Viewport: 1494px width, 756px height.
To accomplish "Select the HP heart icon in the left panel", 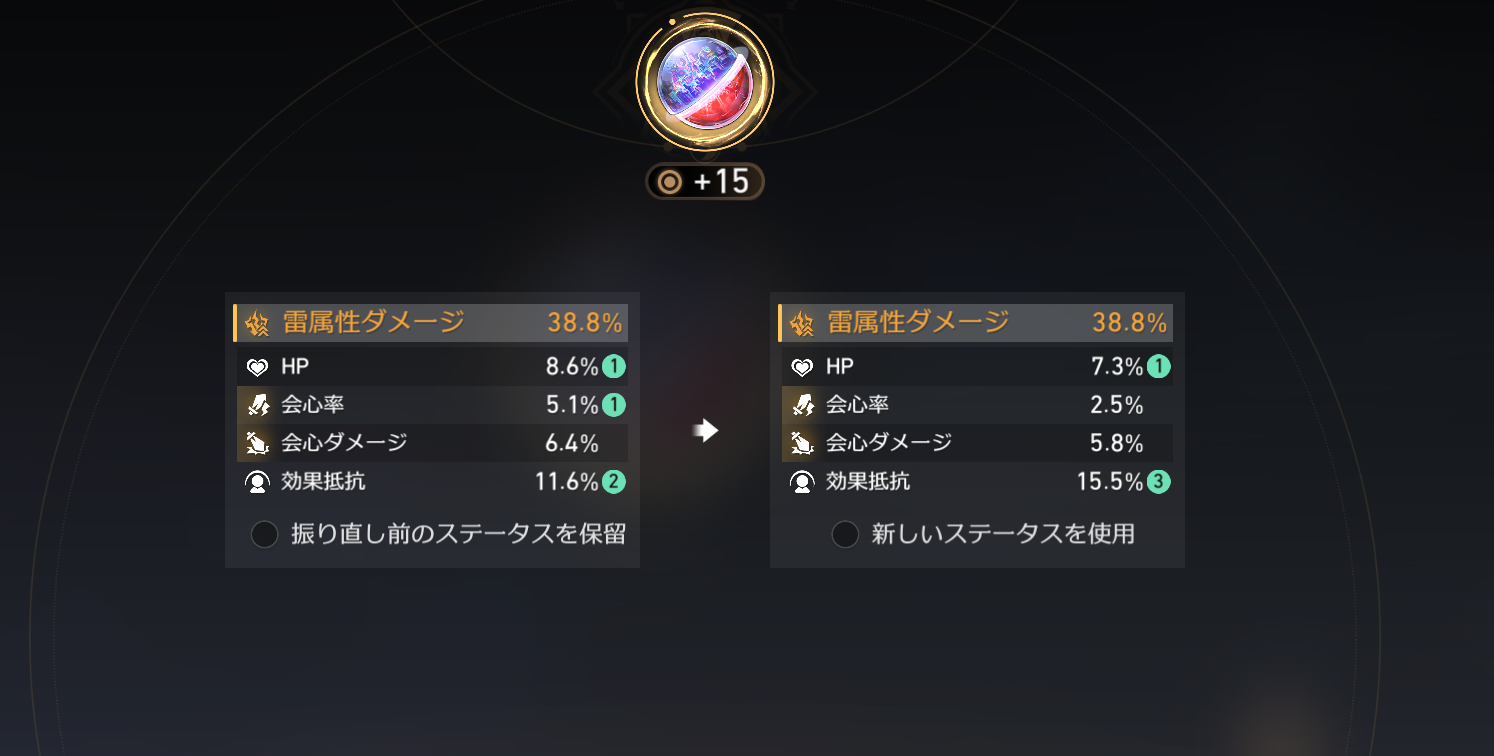I will click(258, 366).
